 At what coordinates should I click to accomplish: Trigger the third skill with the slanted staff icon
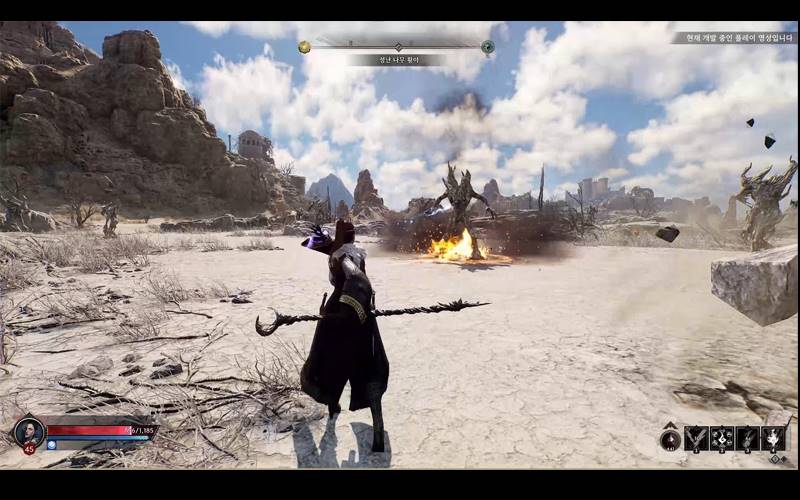pos(747,438)
